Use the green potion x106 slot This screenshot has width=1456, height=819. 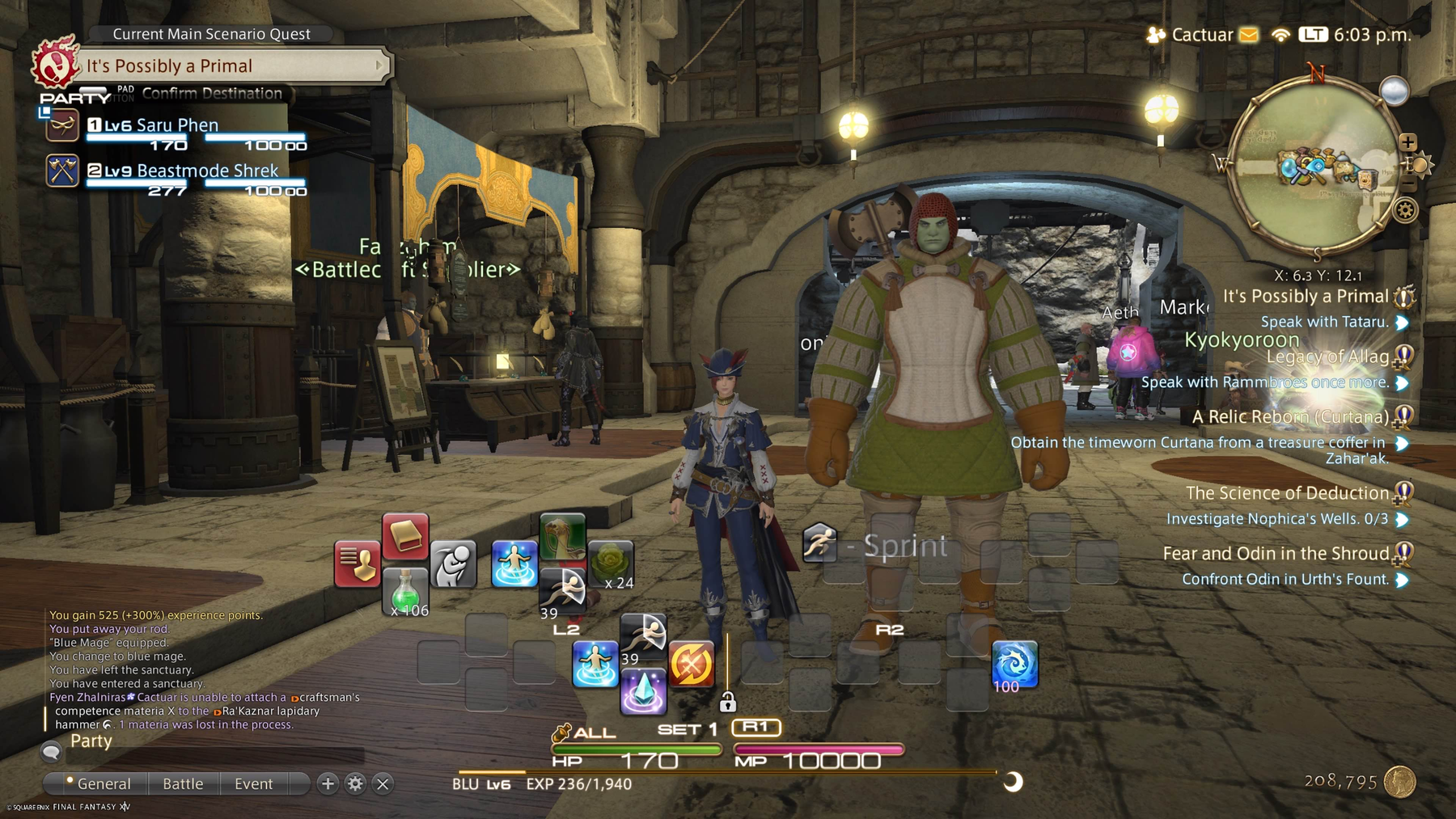[x=404, y=591]
